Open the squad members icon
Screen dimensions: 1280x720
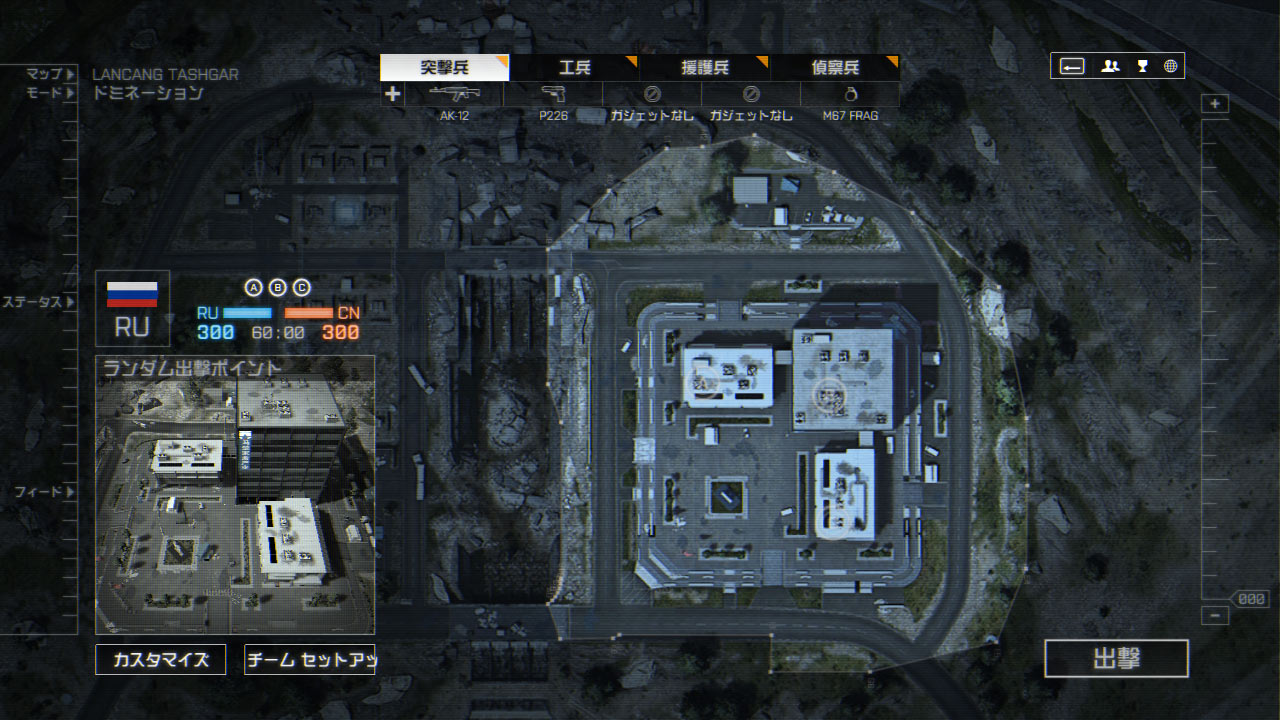tap(1110, 67)
